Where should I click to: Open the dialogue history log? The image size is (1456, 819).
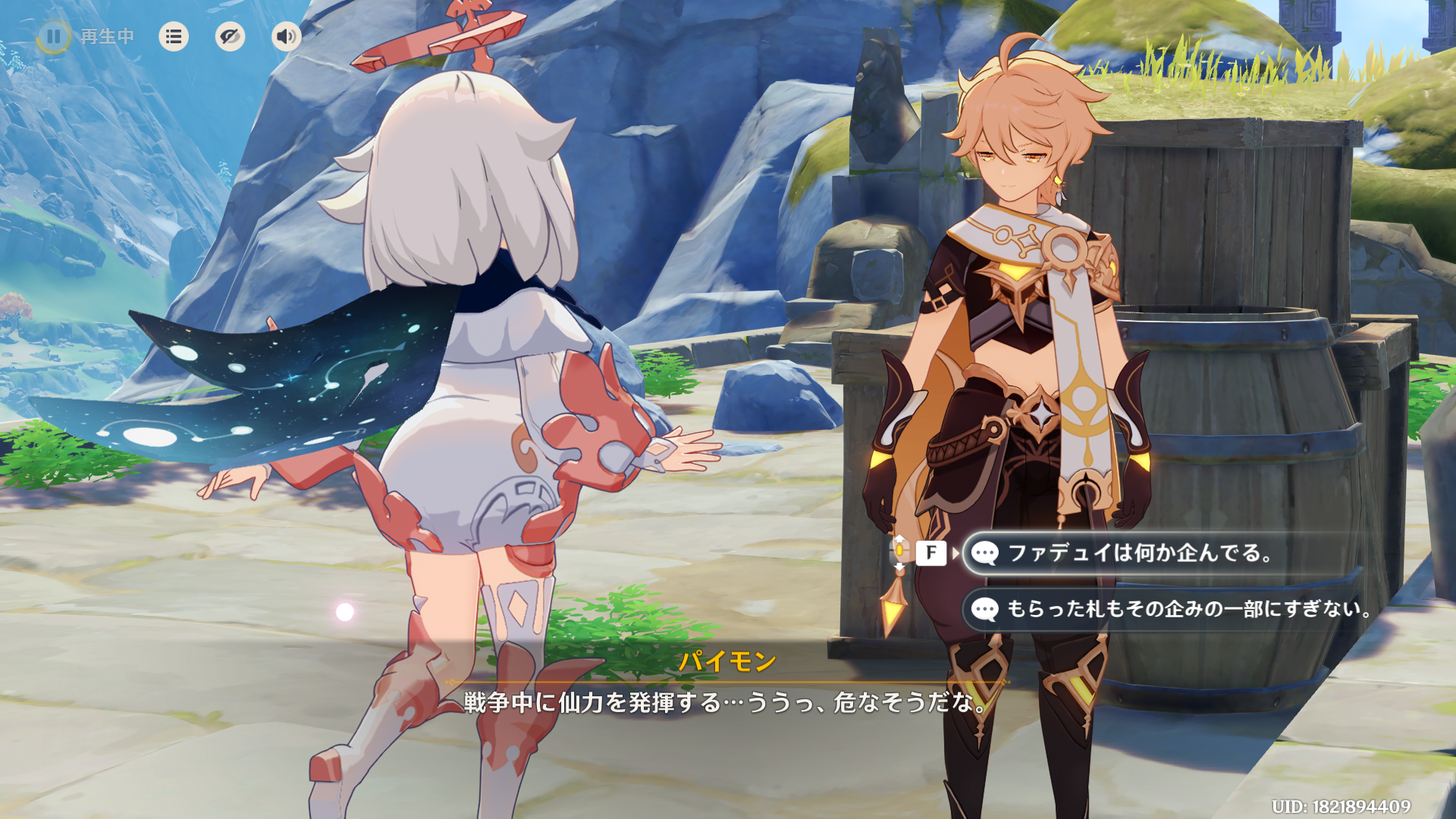coord(174,36)
